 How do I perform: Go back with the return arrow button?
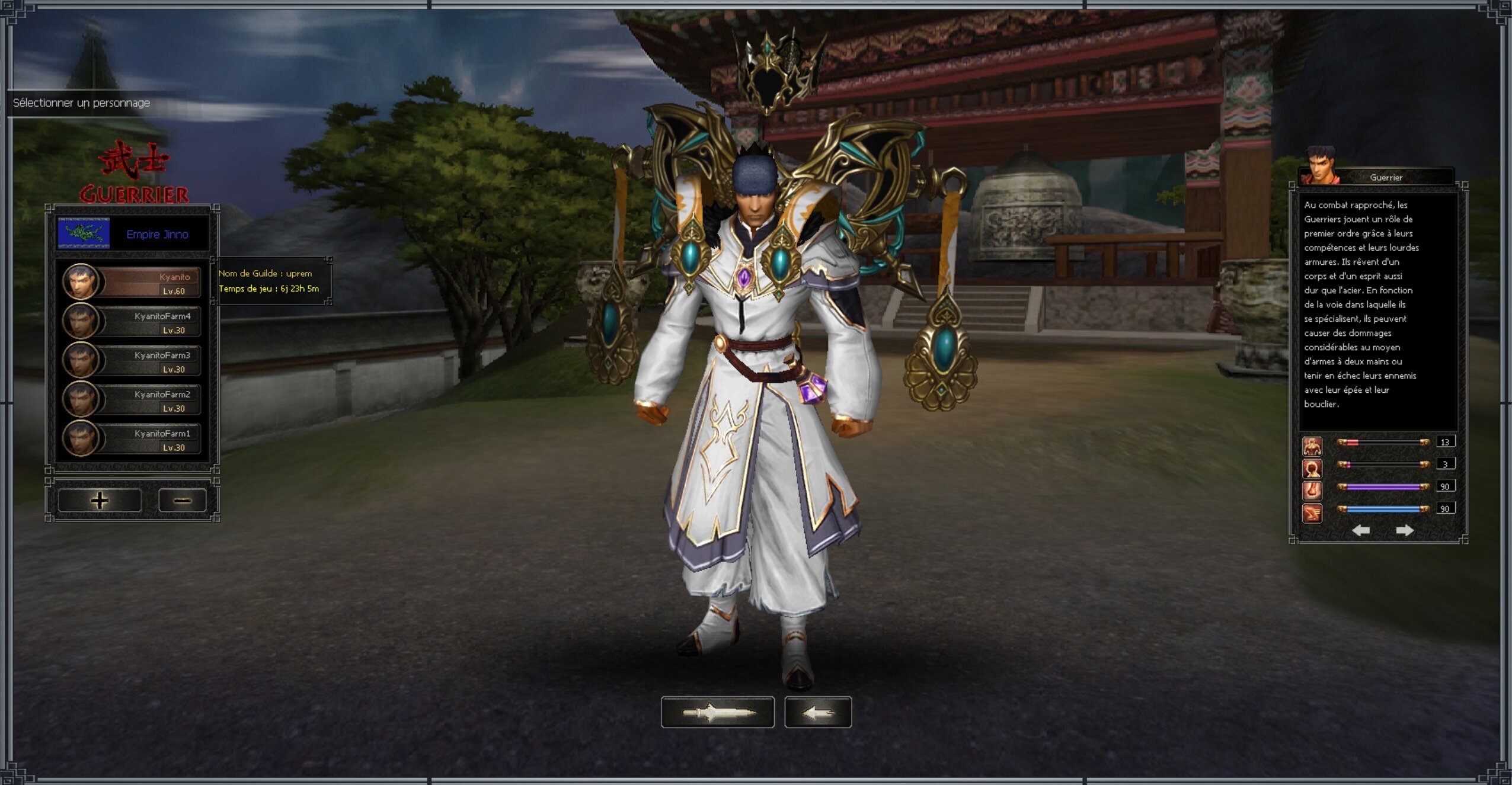[818, 712]
